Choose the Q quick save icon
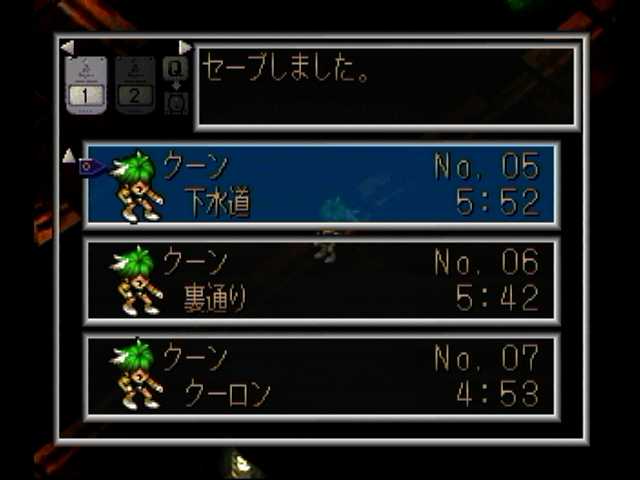640x480 pixels. [175, 70]
